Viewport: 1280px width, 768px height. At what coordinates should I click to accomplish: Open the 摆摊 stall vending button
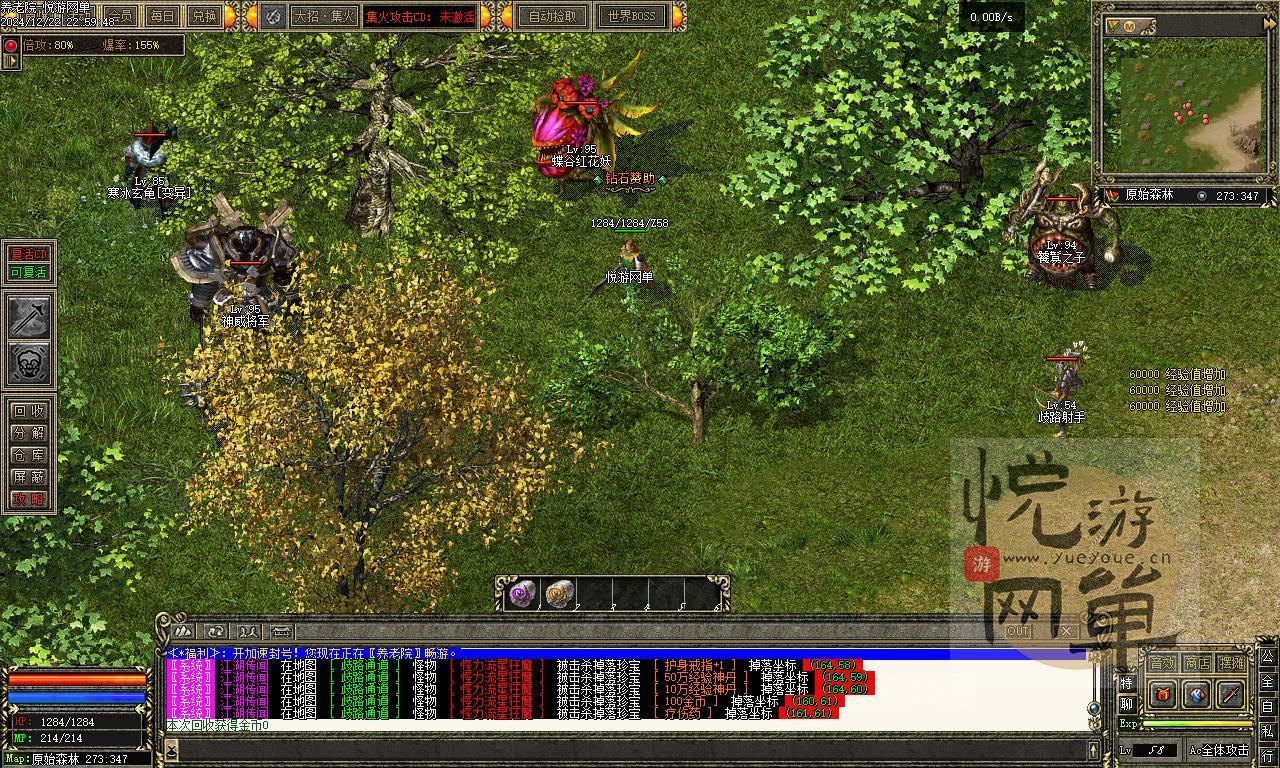coord(1232,663)
